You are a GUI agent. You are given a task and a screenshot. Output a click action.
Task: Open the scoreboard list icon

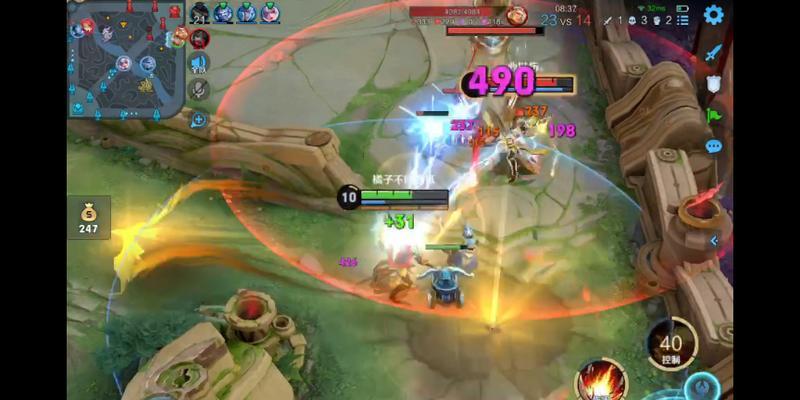pos(682,20)
